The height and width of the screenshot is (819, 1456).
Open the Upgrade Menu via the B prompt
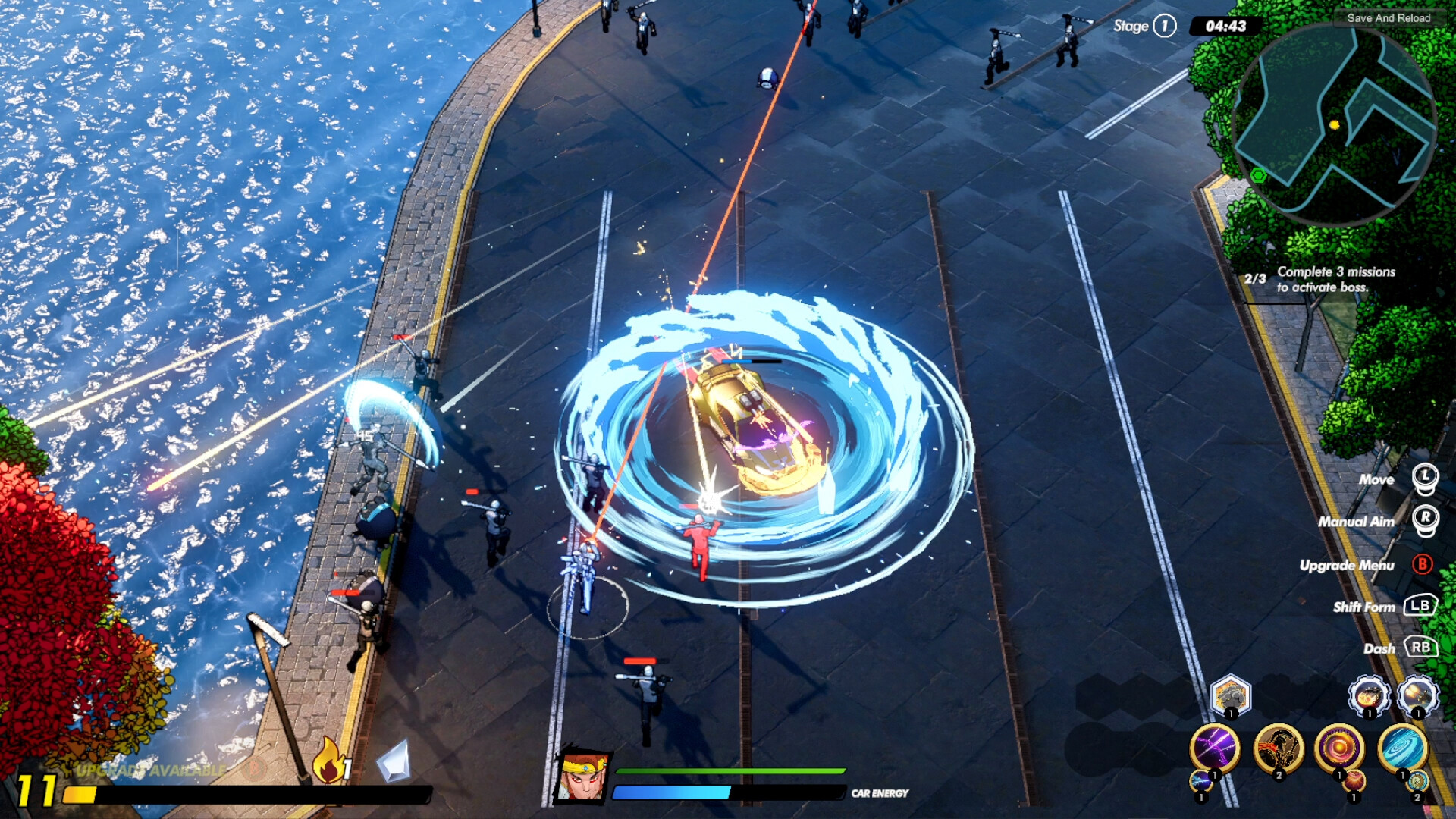(x=1423, y=565)
